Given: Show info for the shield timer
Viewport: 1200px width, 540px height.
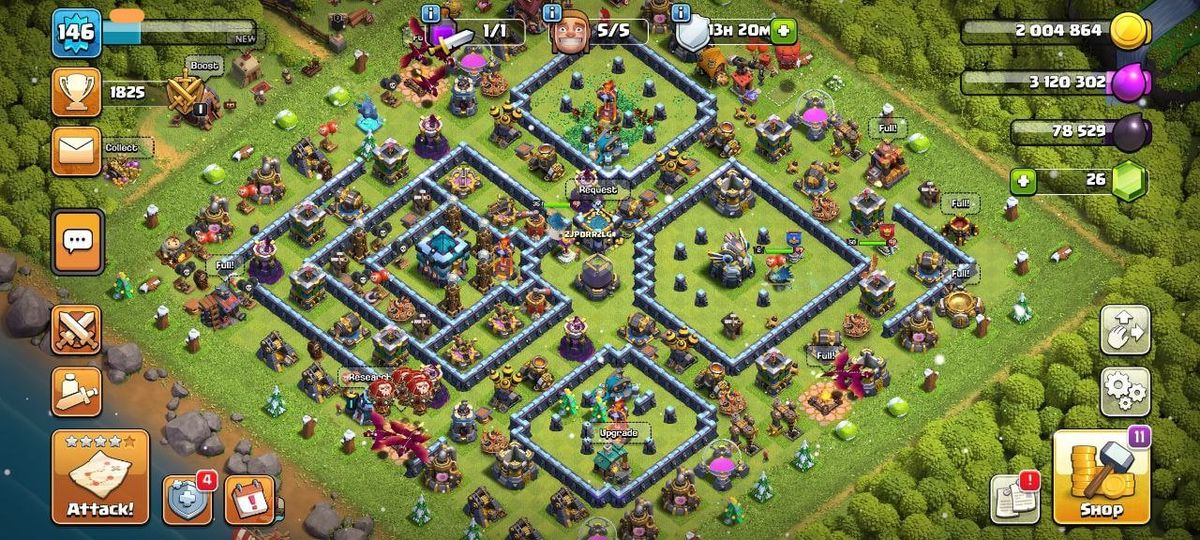Looking at the screenshot, I should [x=682, y=13].
